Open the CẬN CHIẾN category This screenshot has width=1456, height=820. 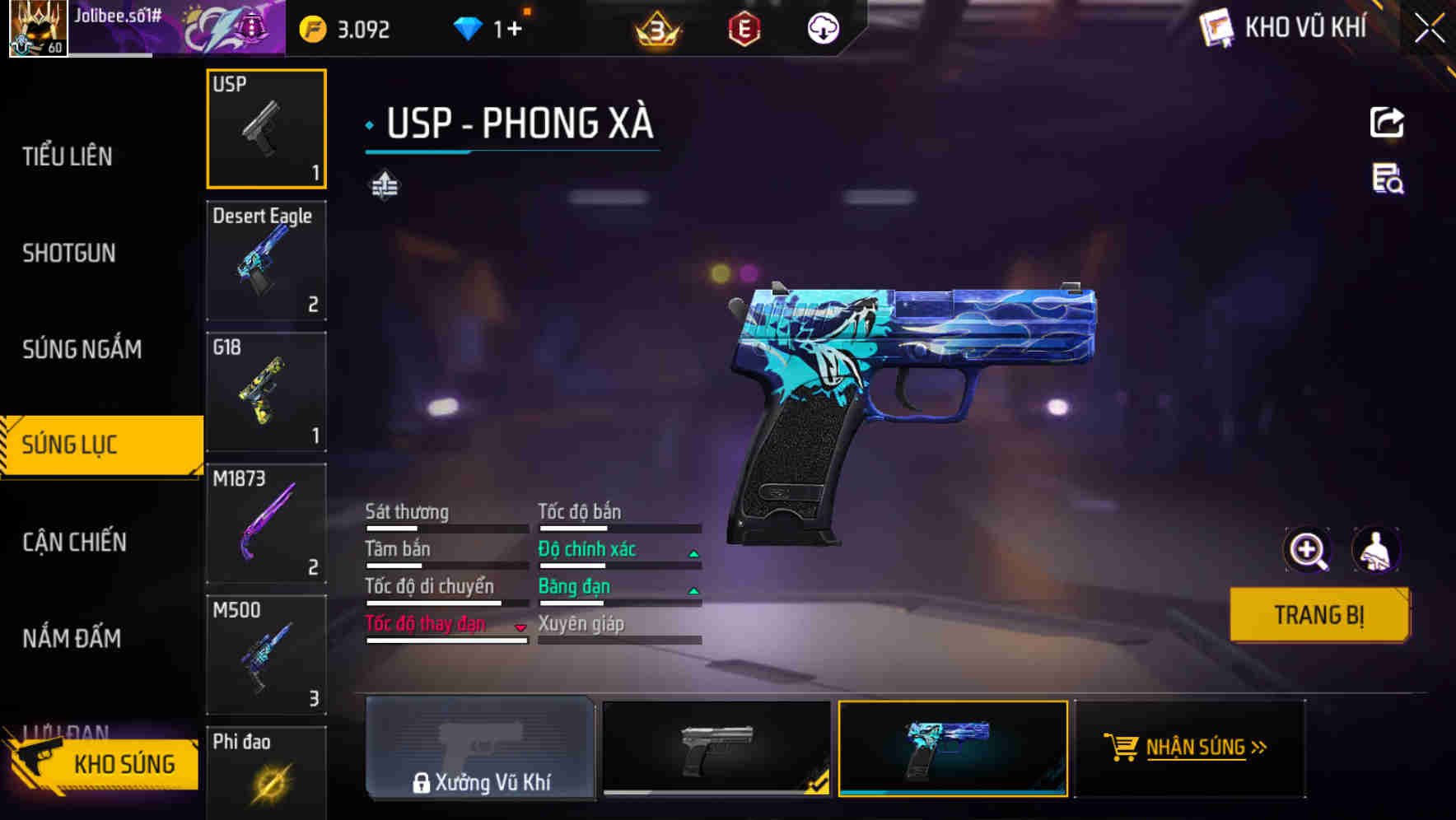74,542
